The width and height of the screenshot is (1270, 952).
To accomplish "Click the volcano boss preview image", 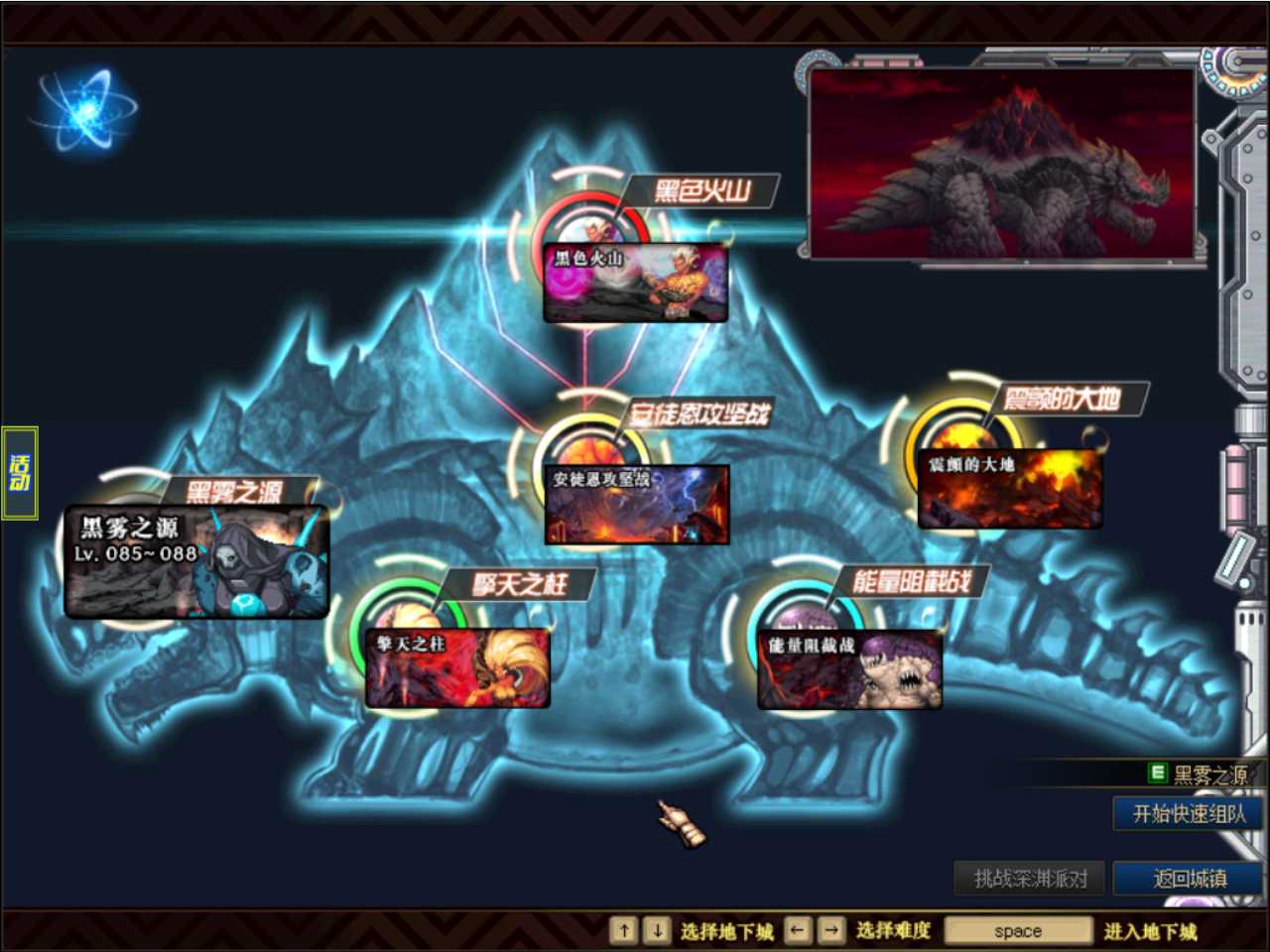I will tap(1002, 164).
